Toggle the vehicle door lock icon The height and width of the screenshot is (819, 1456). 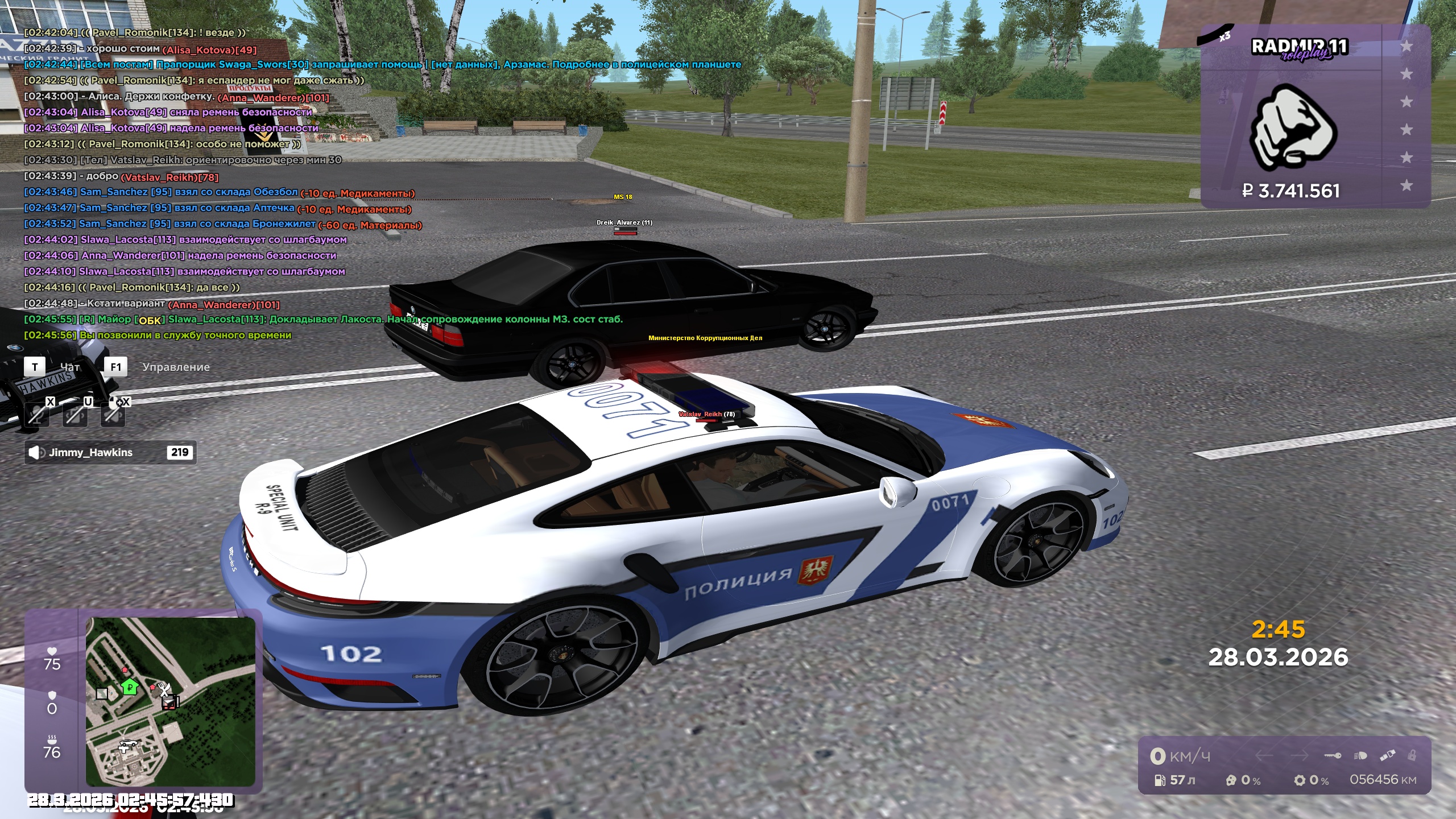[1412, 756]
